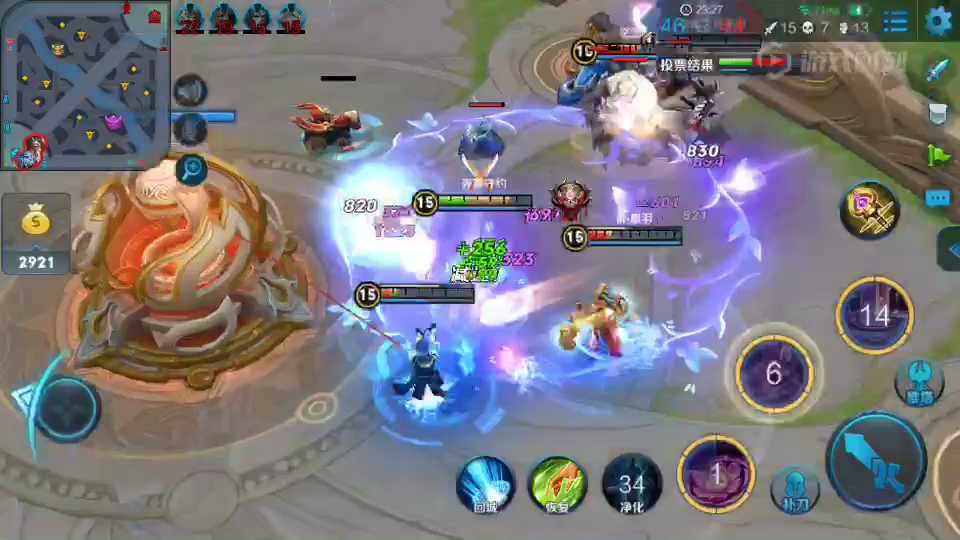The width and height of the screenshot is (960, 540).
Task: Send the green flag rally signal
Action: pos(937,155)
